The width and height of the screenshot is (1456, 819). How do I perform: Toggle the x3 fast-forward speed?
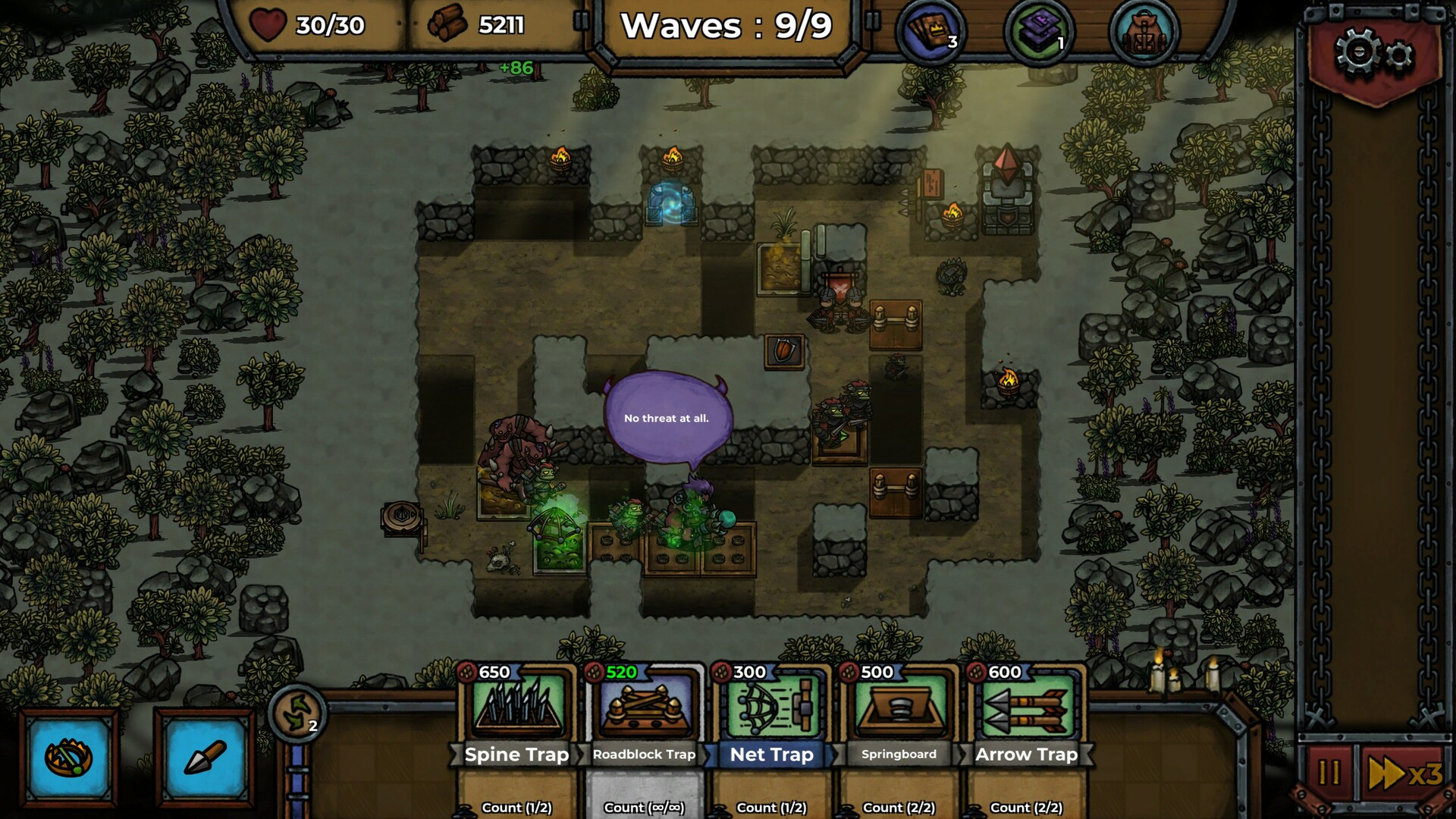(1404, 773)
